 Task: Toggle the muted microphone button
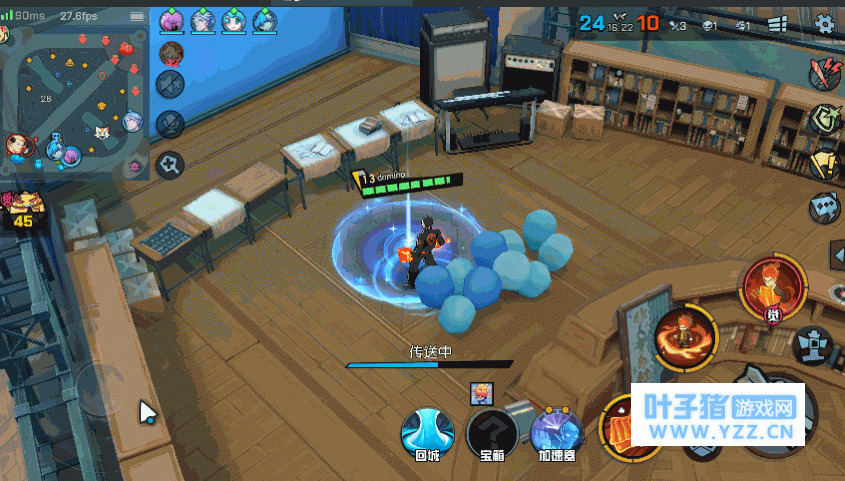(171, 124)
